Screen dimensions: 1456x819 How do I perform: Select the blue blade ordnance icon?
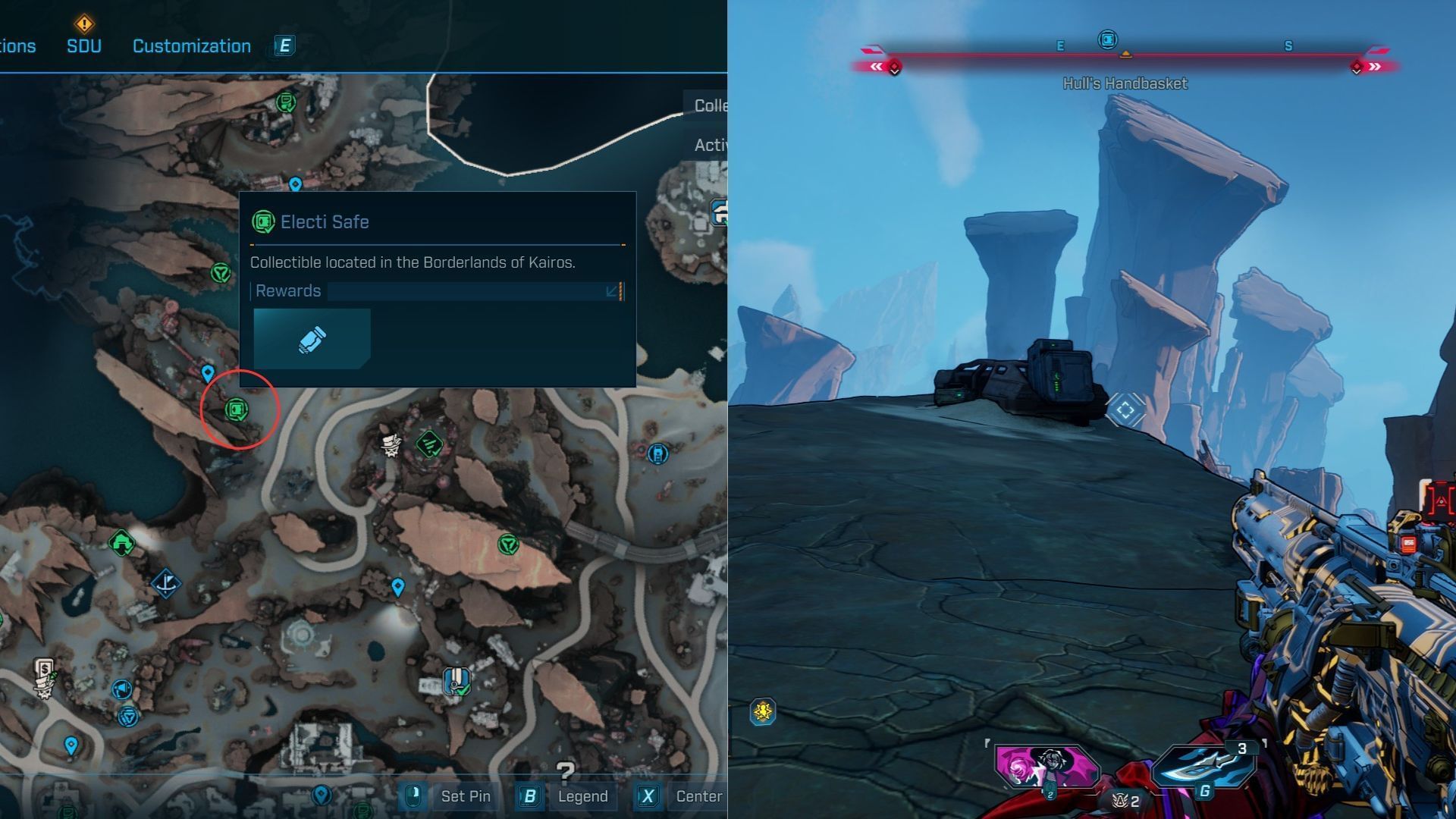(x=1202, y=766)
